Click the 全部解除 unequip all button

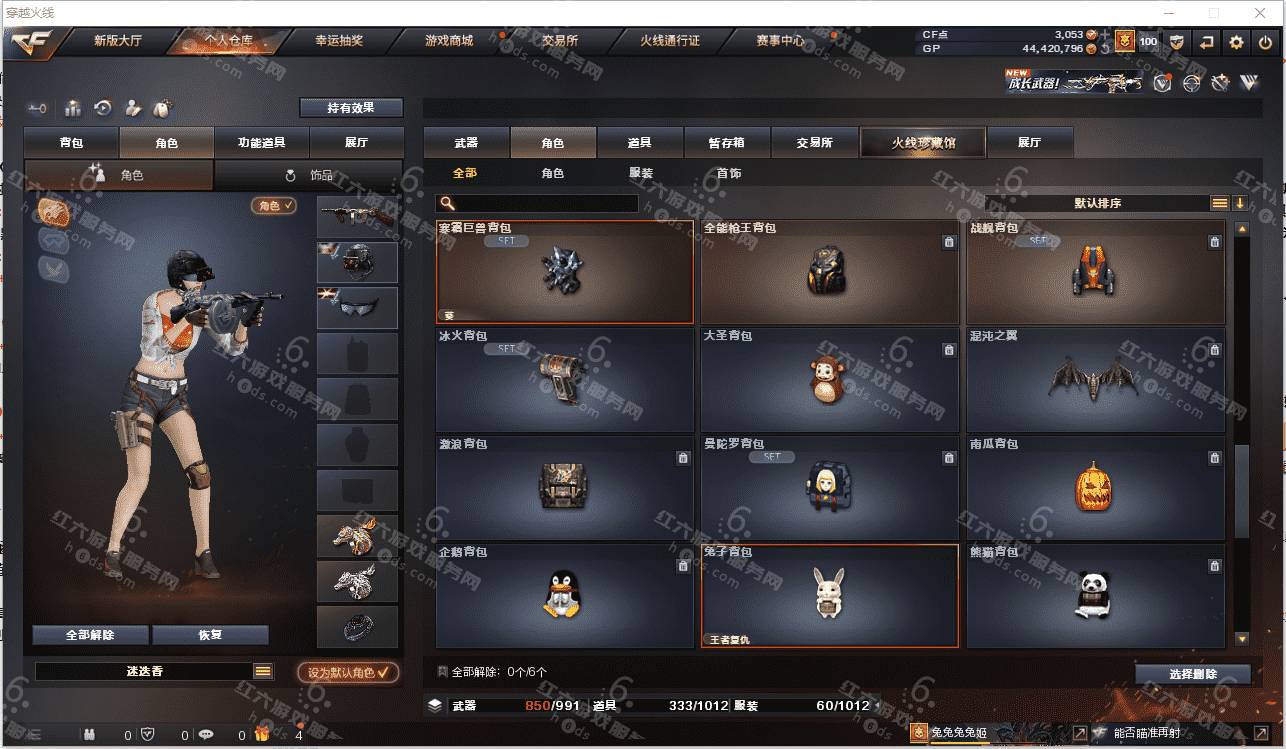tap(91, 635)
